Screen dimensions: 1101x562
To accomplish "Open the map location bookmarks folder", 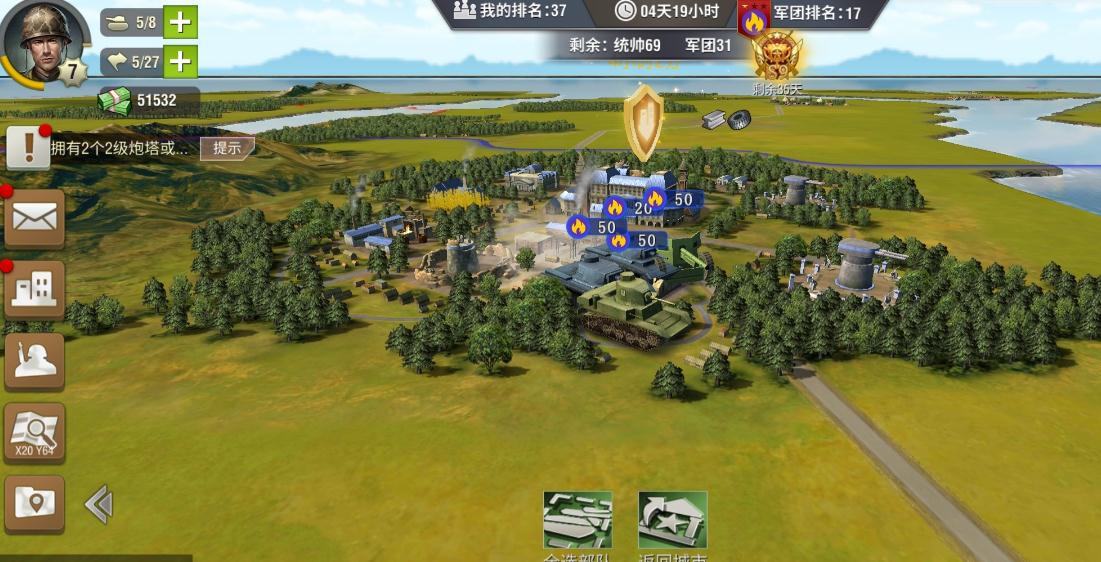I will click(35, 503).
